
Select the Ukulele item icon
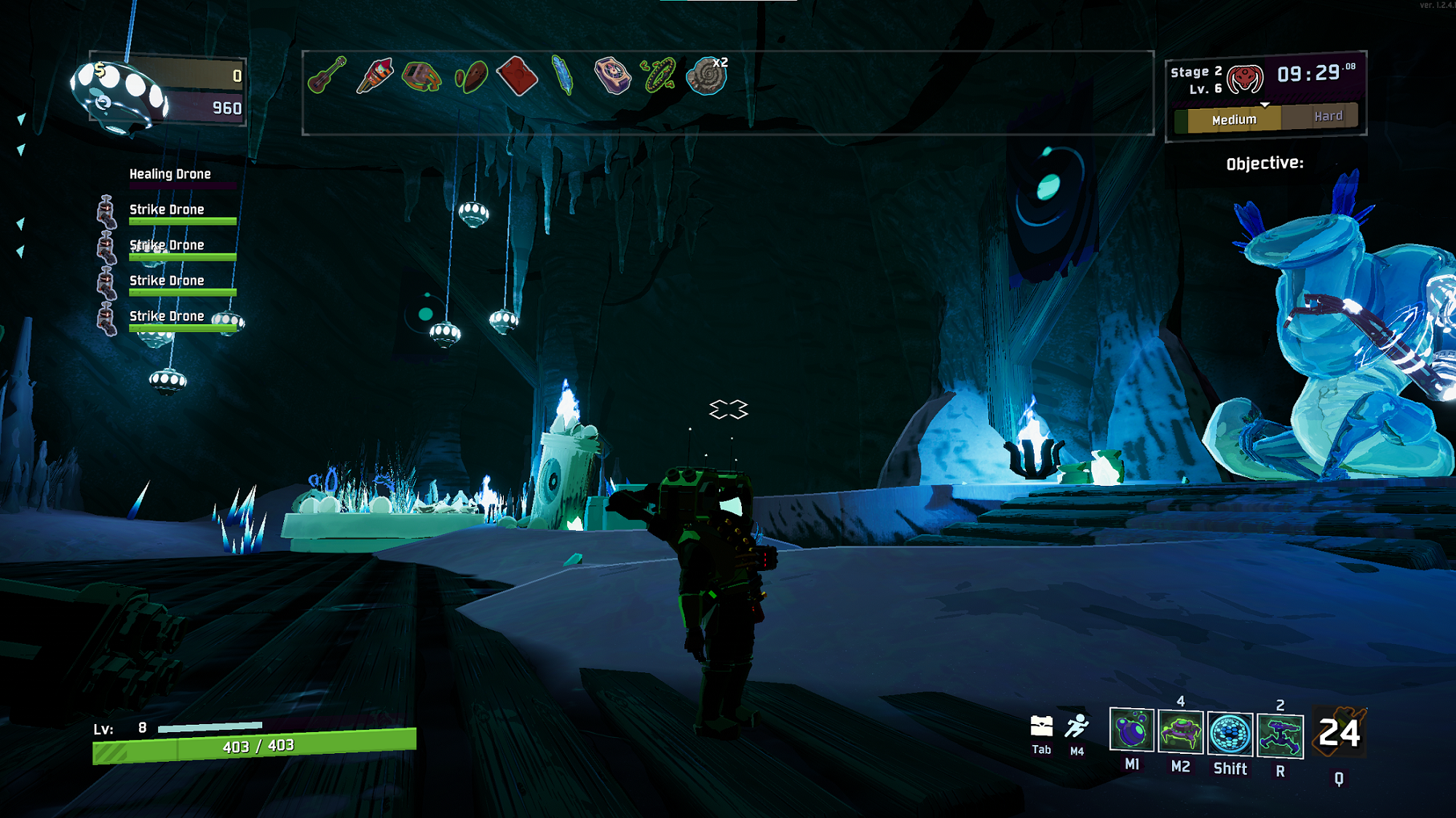coord(327,75)
